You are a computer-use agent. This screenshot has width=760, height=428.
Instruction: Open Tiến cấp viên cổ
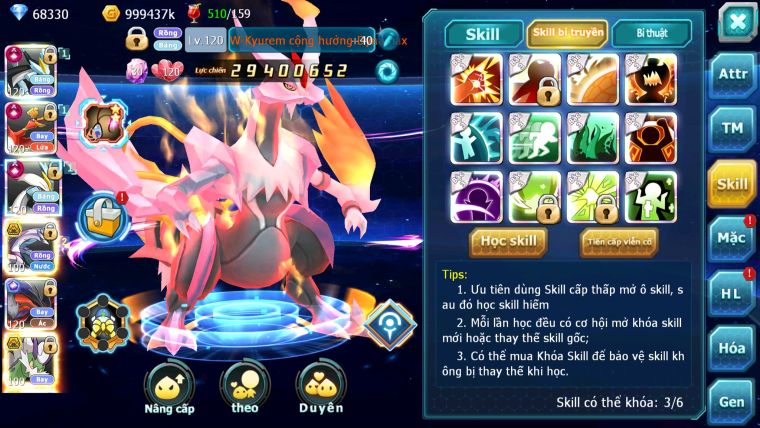(619, 241)
